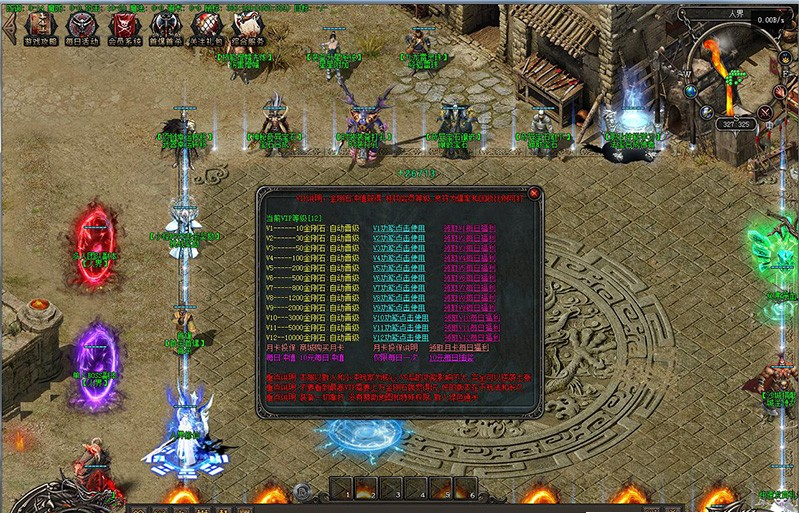
Task: Activate the V12功能点击使用 link
Action: pos(401,336)
